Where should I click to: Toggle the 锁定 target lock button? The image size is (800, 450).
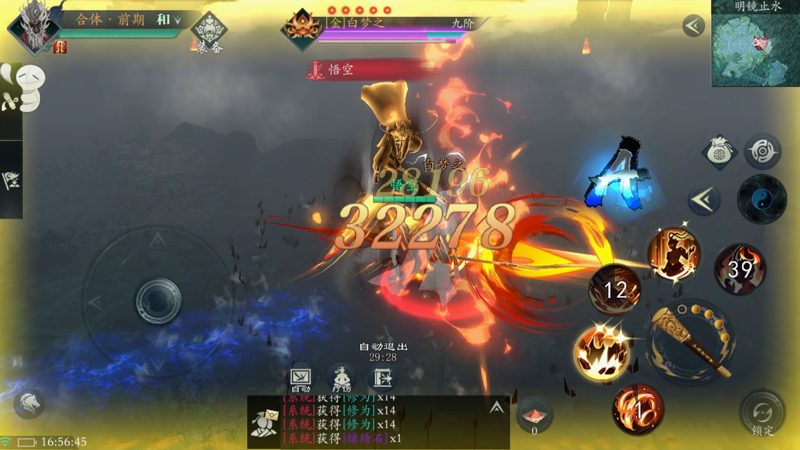[x=762, y=412]
